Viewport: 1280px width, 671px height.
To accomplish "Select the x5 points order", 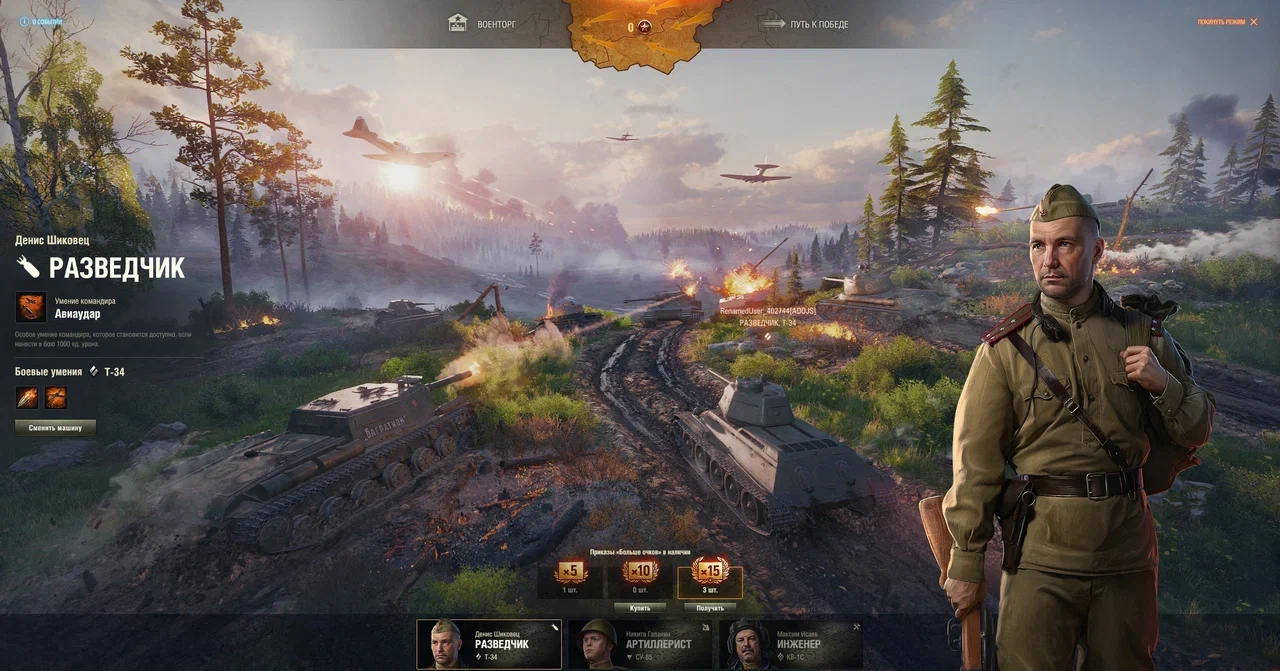I will (x=570, y=577).
